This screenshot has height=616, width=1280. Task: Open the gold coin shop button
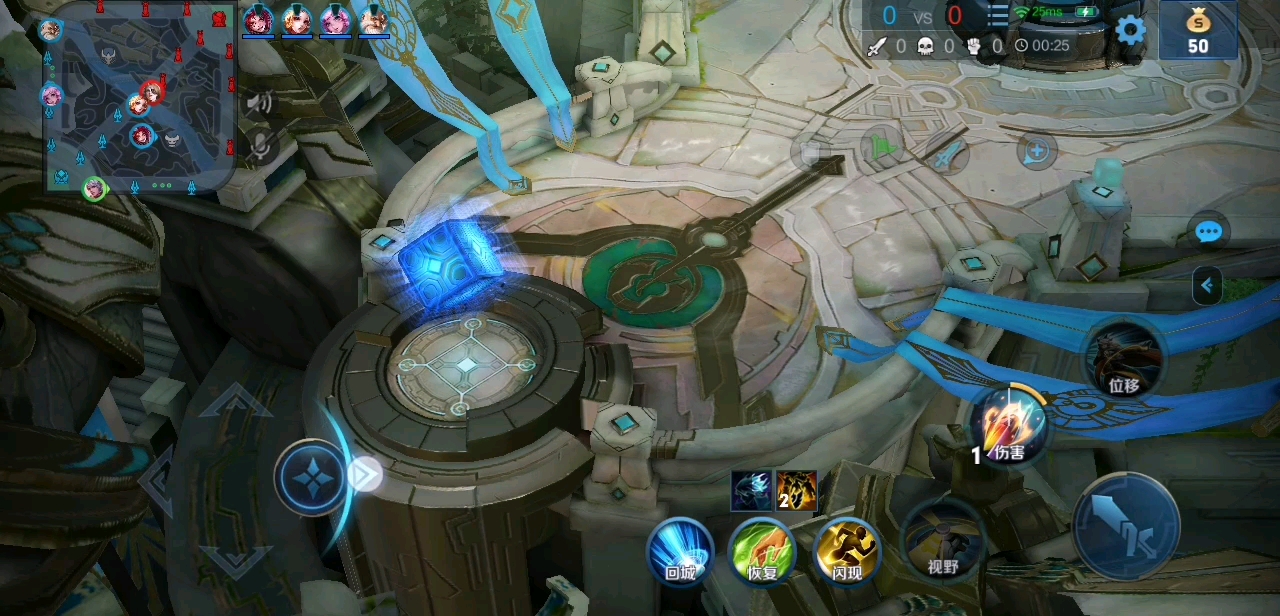[1197, 30]
